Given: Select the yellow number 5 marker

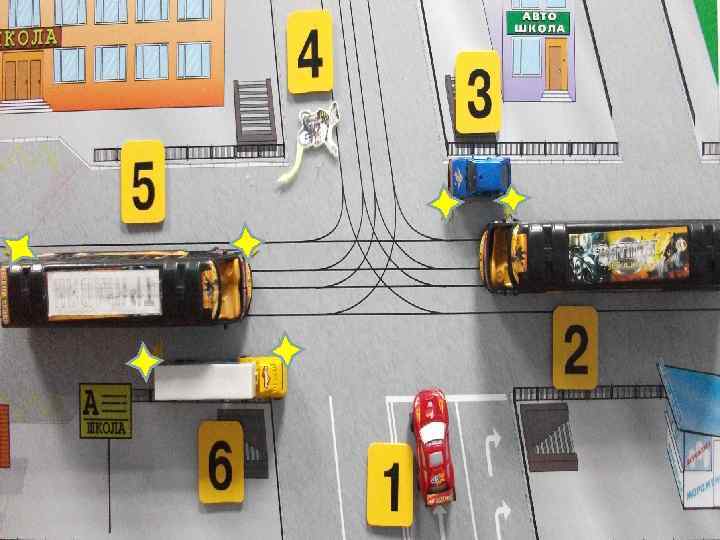Looking at the screenshot, I should (143, 182).
